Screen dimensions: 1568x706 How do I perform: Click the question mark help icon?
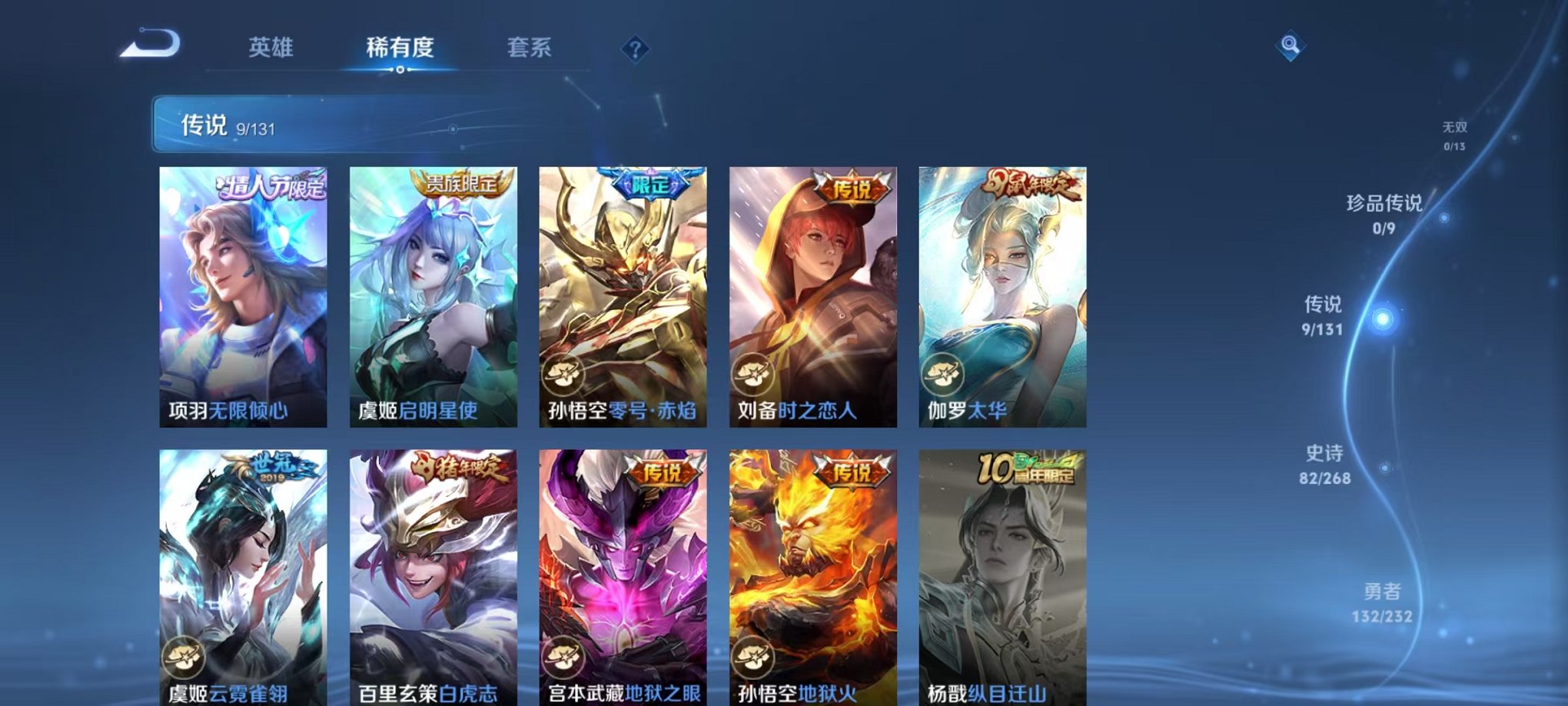pos(634,49)
